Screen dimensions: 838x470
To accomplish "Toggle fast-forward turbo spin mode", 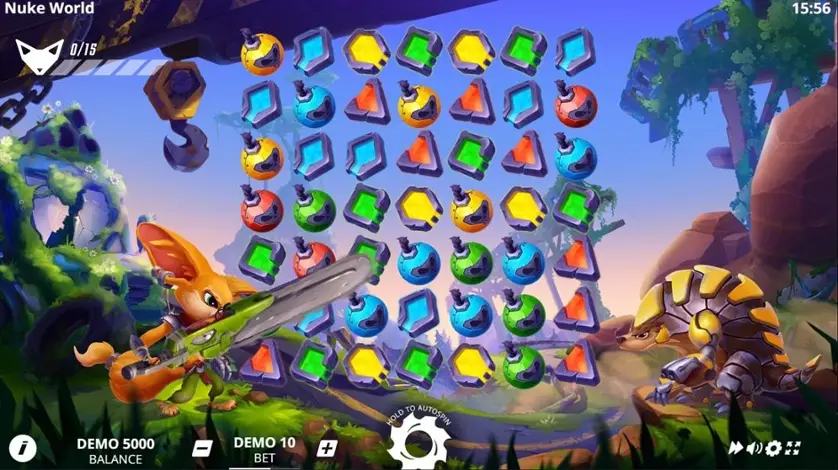I will [x=736, y=448].
